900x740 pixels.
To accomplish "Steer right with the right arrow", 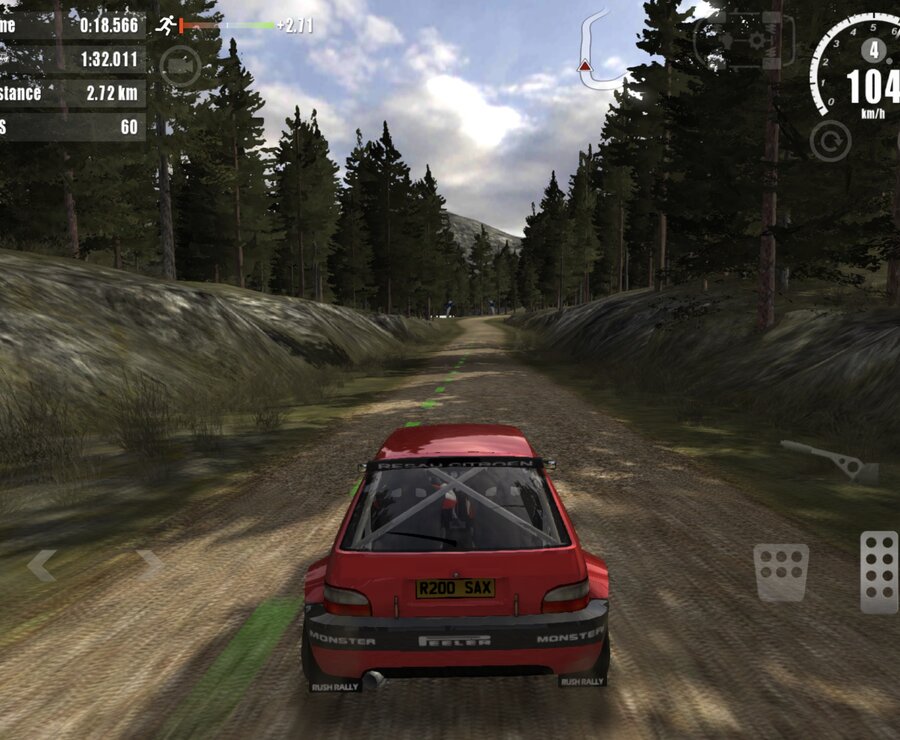I will 150,565.
